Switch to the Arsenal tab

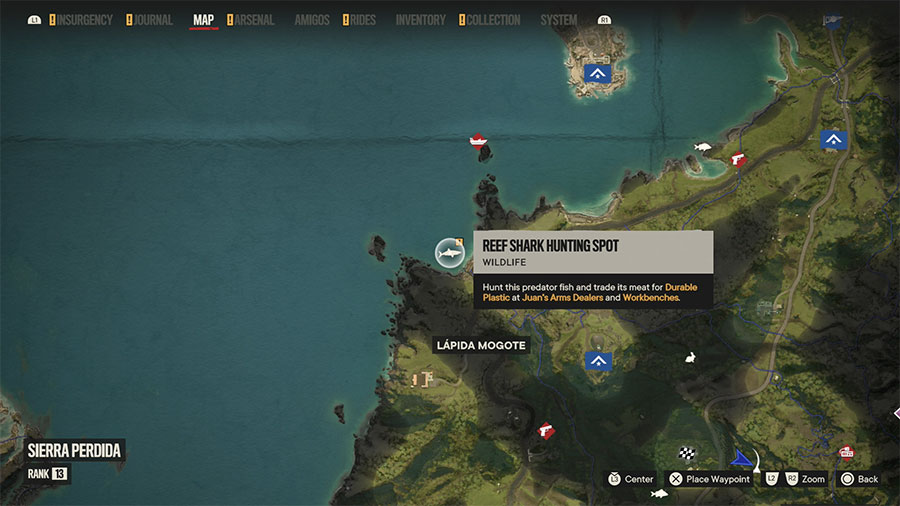[254, 20]
